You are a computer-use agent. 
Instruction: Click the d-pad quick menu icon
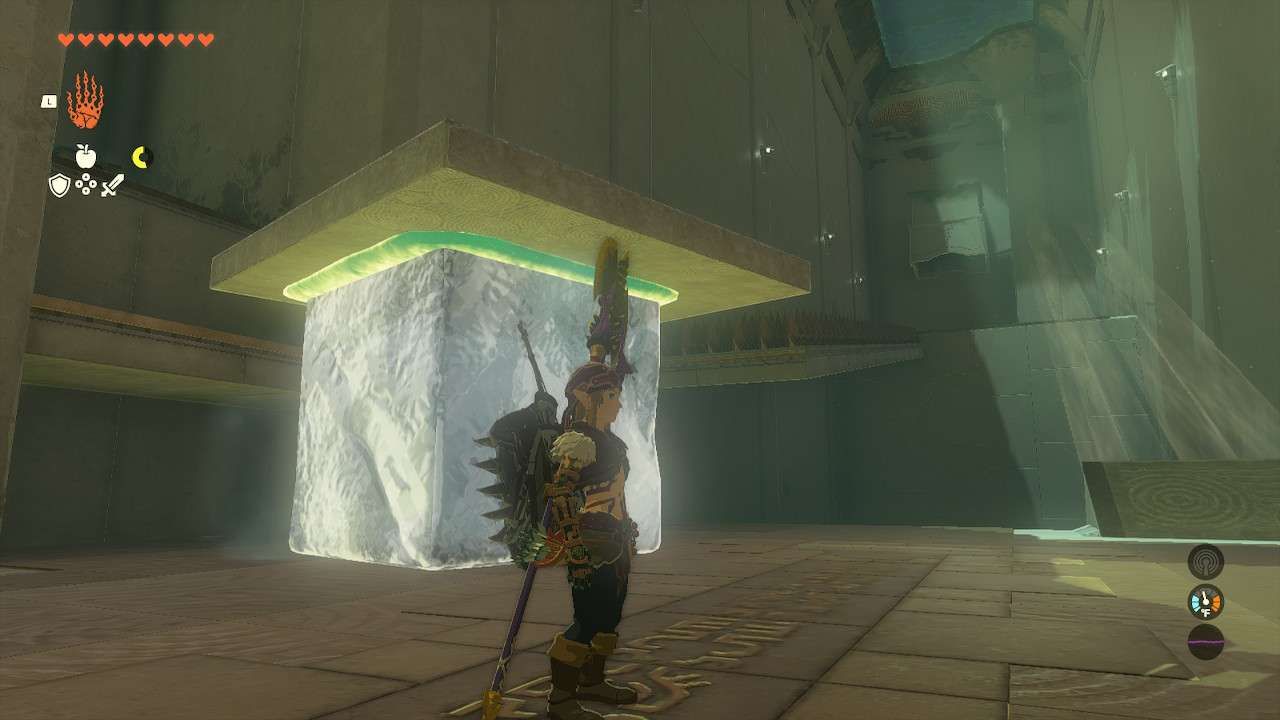[86, 184]
